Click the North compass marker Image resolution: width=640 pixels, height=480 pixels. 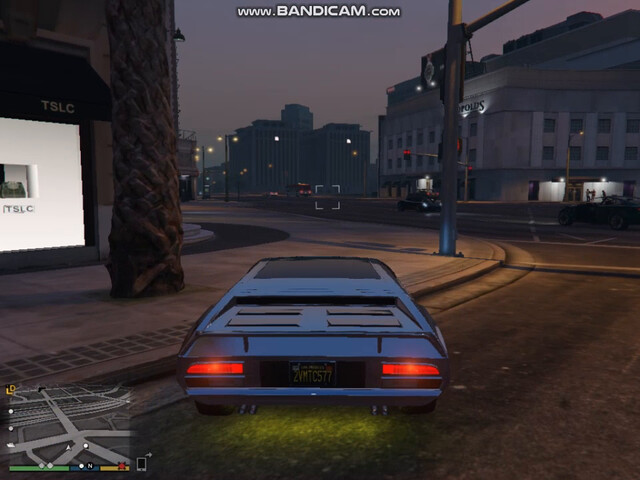89,466
